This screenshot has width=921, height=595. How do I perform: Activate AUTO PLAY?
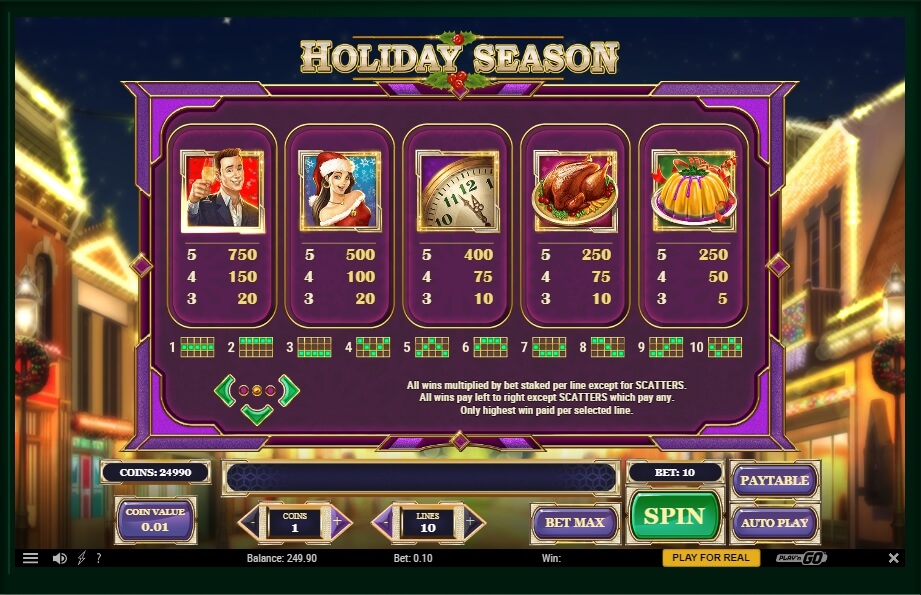(x=774, y=522)
